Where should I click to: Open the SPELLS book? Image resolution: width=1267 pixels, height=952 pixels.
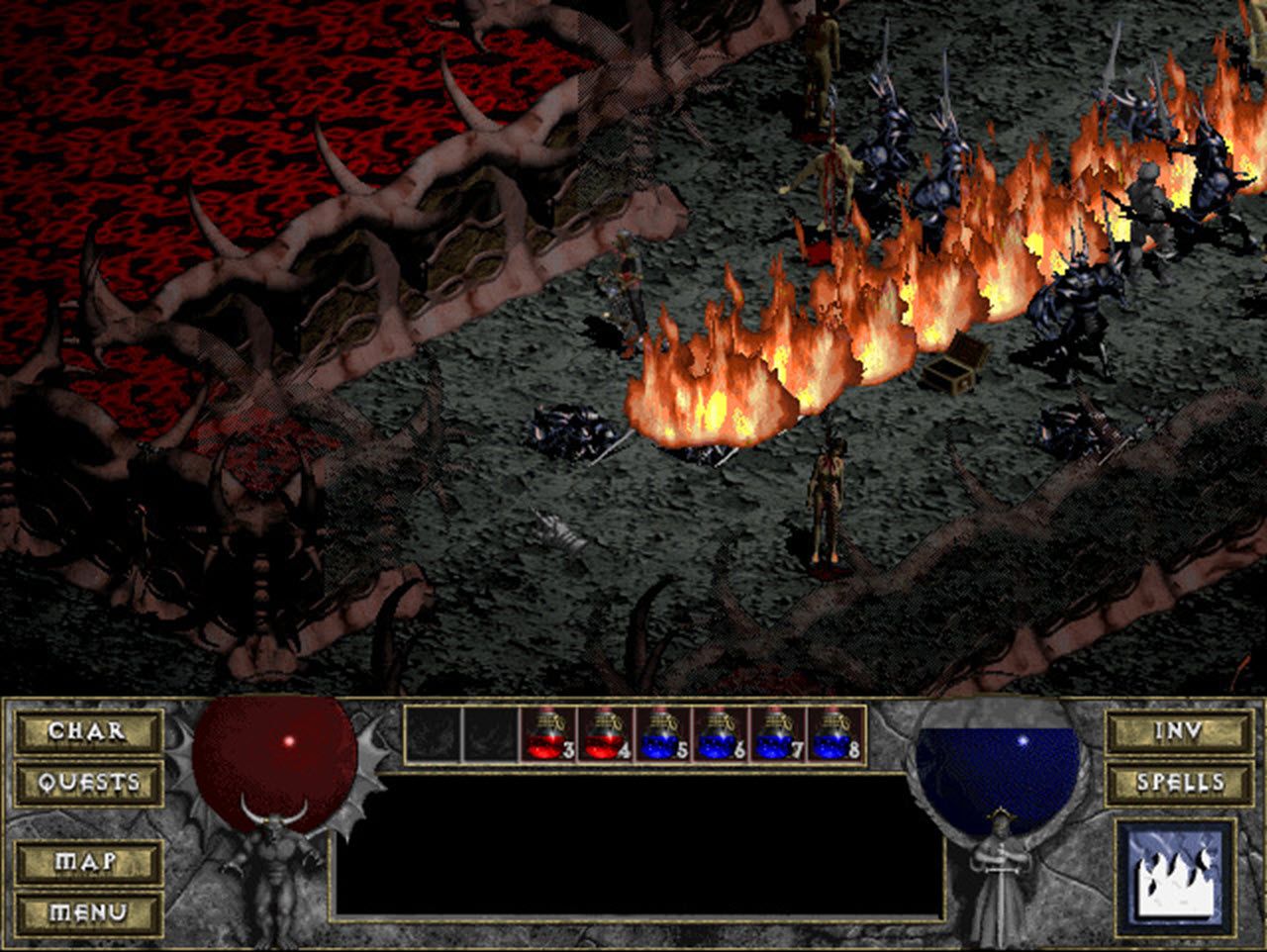coord(1180,782)
